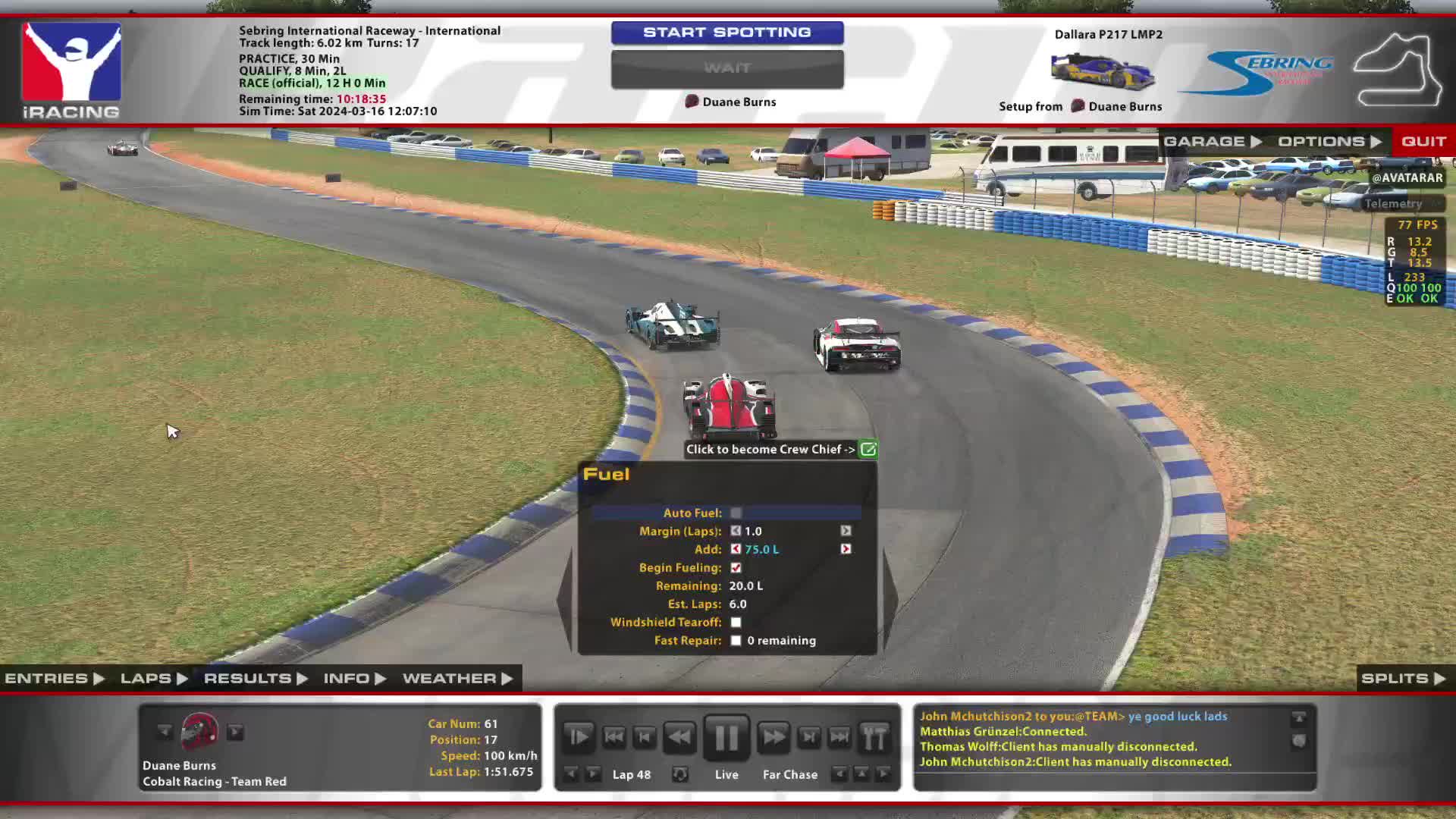View the RESULTS panel
Screen dimensions: 1456x819
tap(255, 679)
